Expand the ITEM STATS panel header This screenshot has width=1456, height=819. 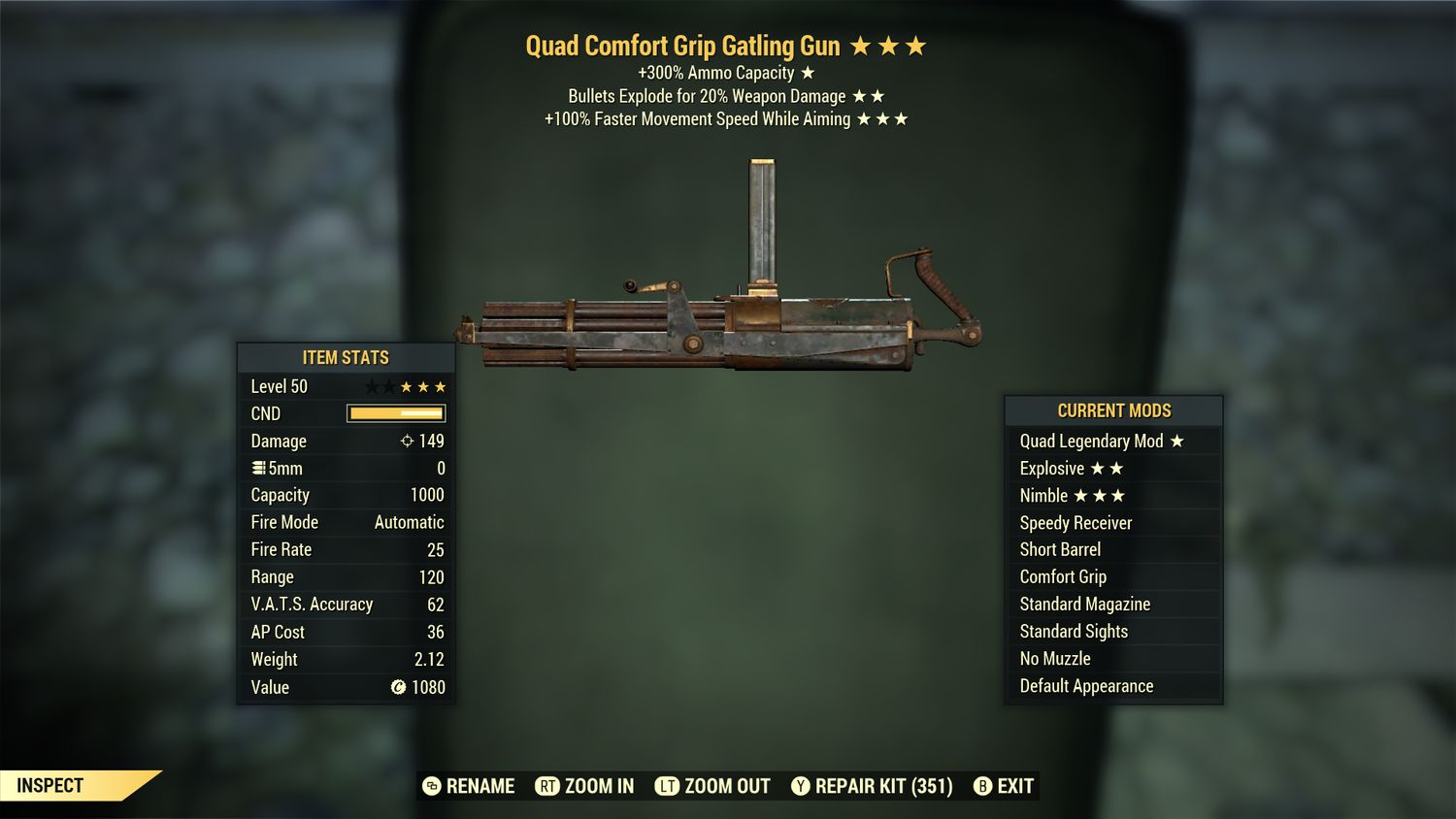pos(346,357)
